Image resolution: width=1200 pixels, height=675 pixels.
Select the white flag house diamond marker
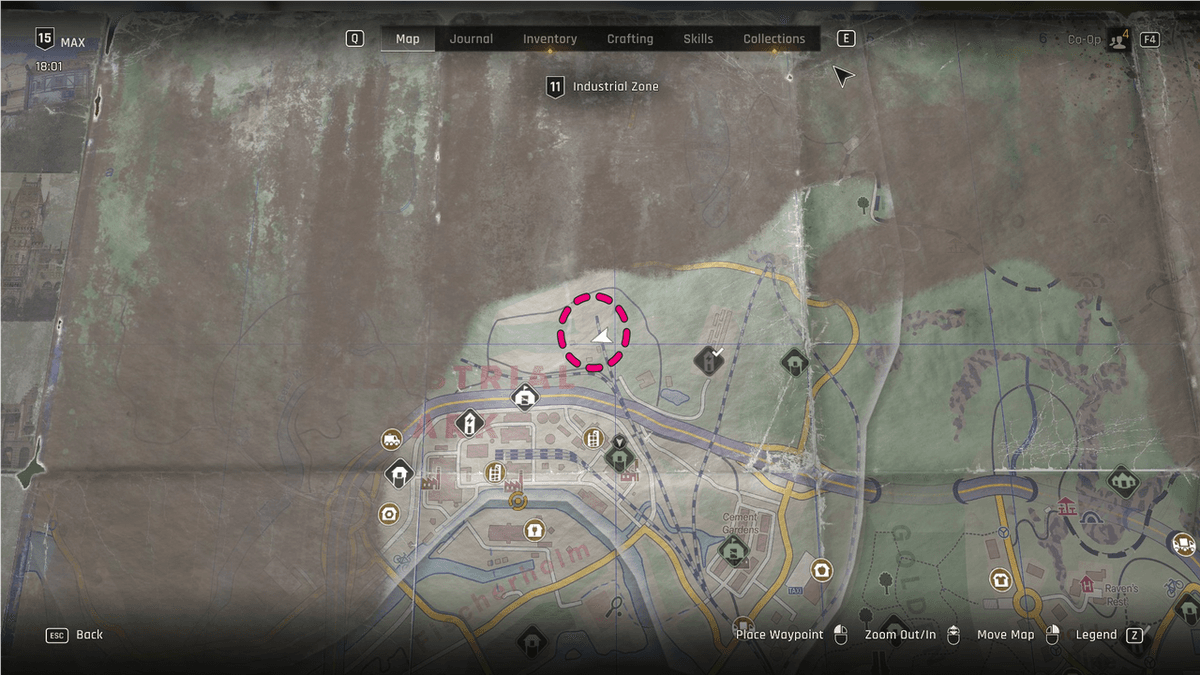click(525, 397)
